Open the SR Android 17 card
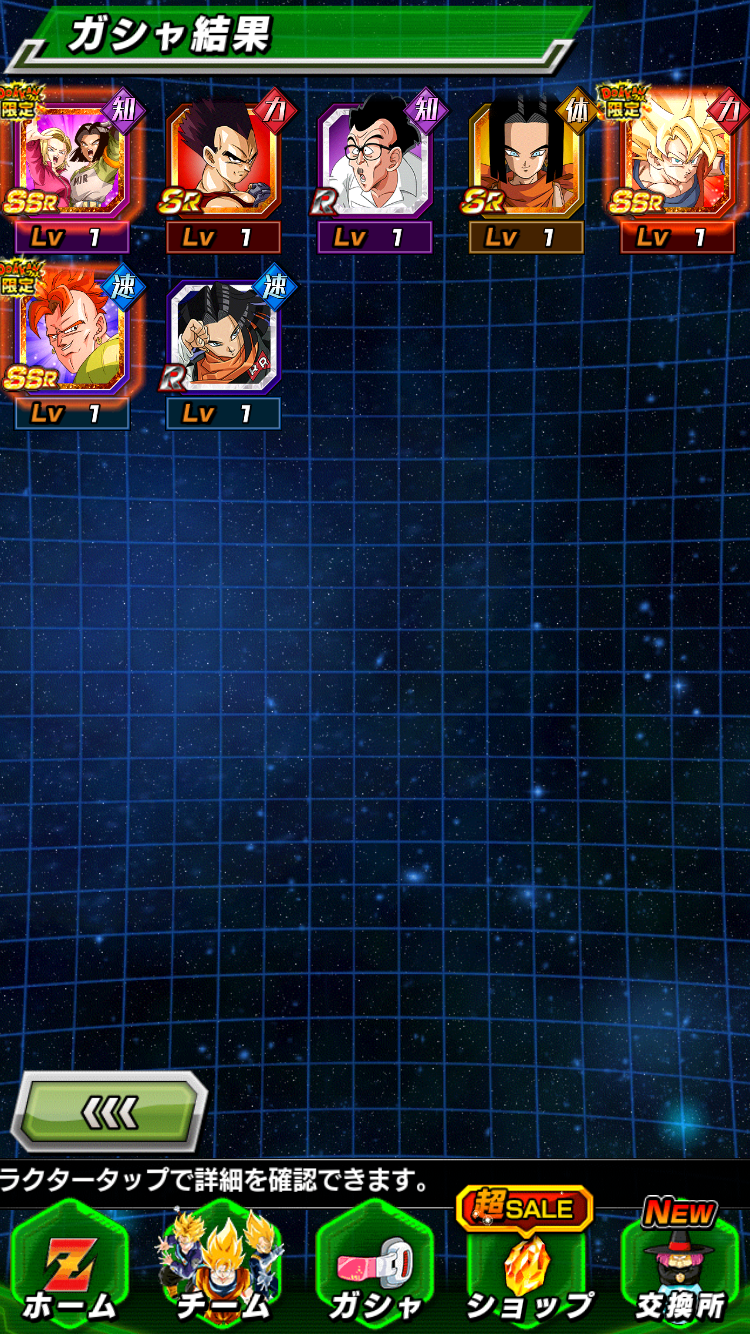 (x=526, y=162)
